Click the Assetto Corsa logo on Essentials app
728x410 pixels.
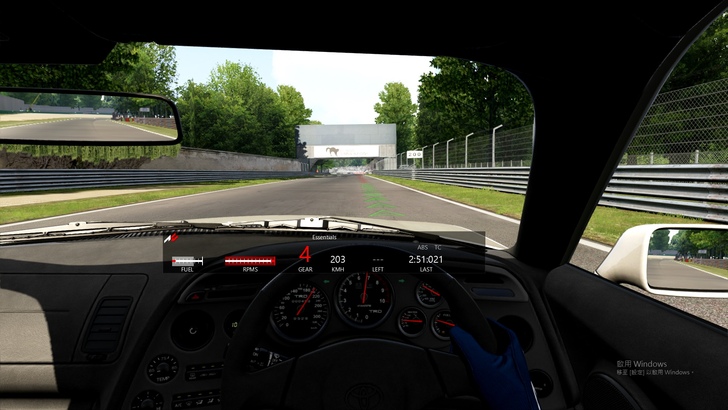172,238
